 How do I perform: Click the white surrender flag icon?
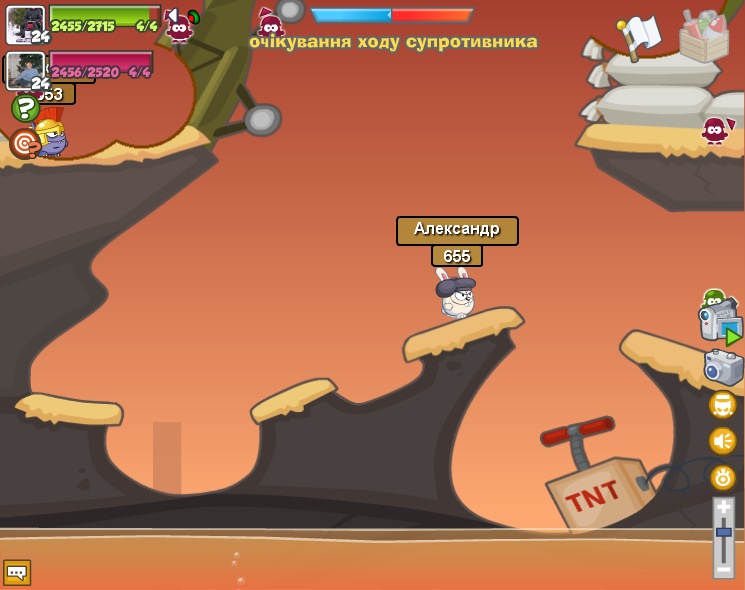pyautogui.click(x=640, y=35)
